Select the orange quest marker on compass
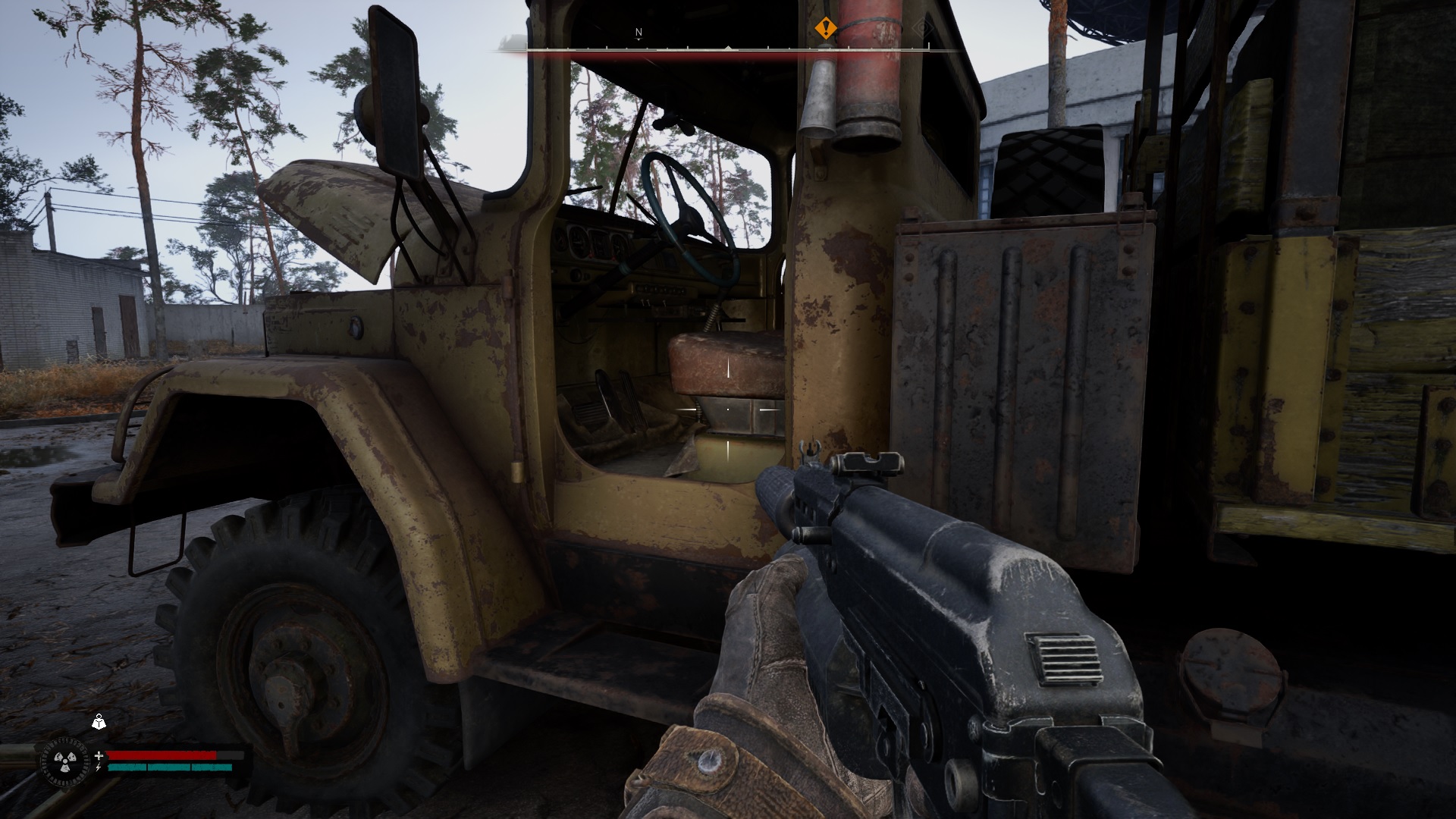Viewport: 1456px width, 819px height. 825,30
